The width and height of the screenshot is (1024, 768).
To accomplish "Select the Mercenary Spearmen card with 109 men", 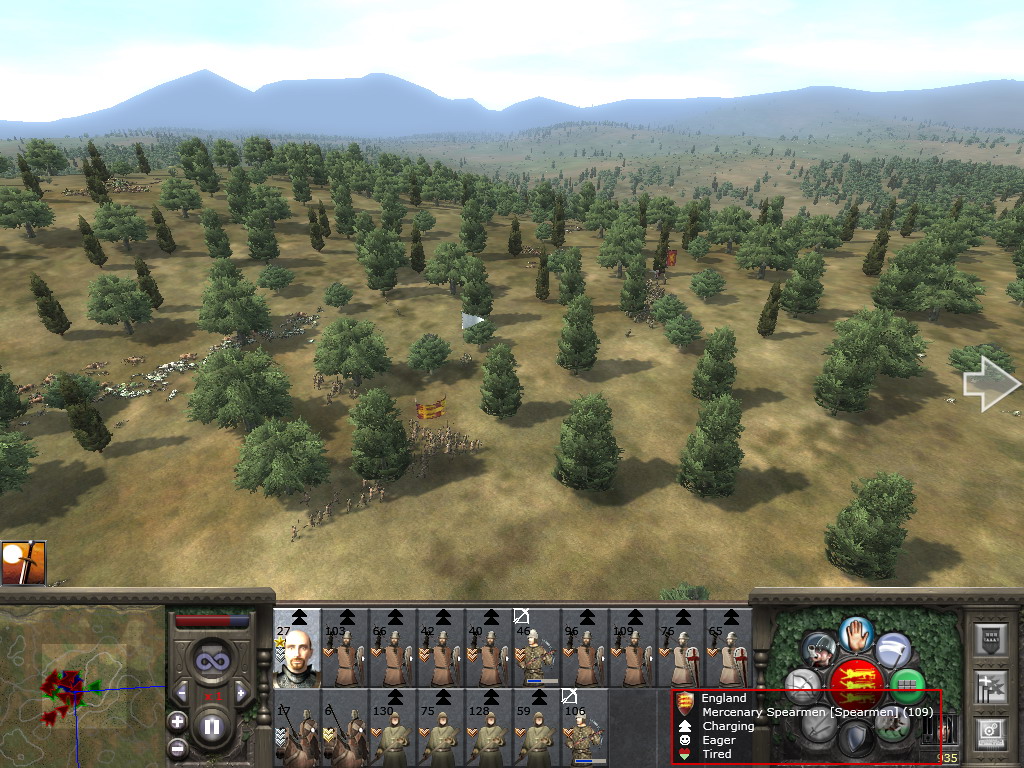I will point(633,648).
